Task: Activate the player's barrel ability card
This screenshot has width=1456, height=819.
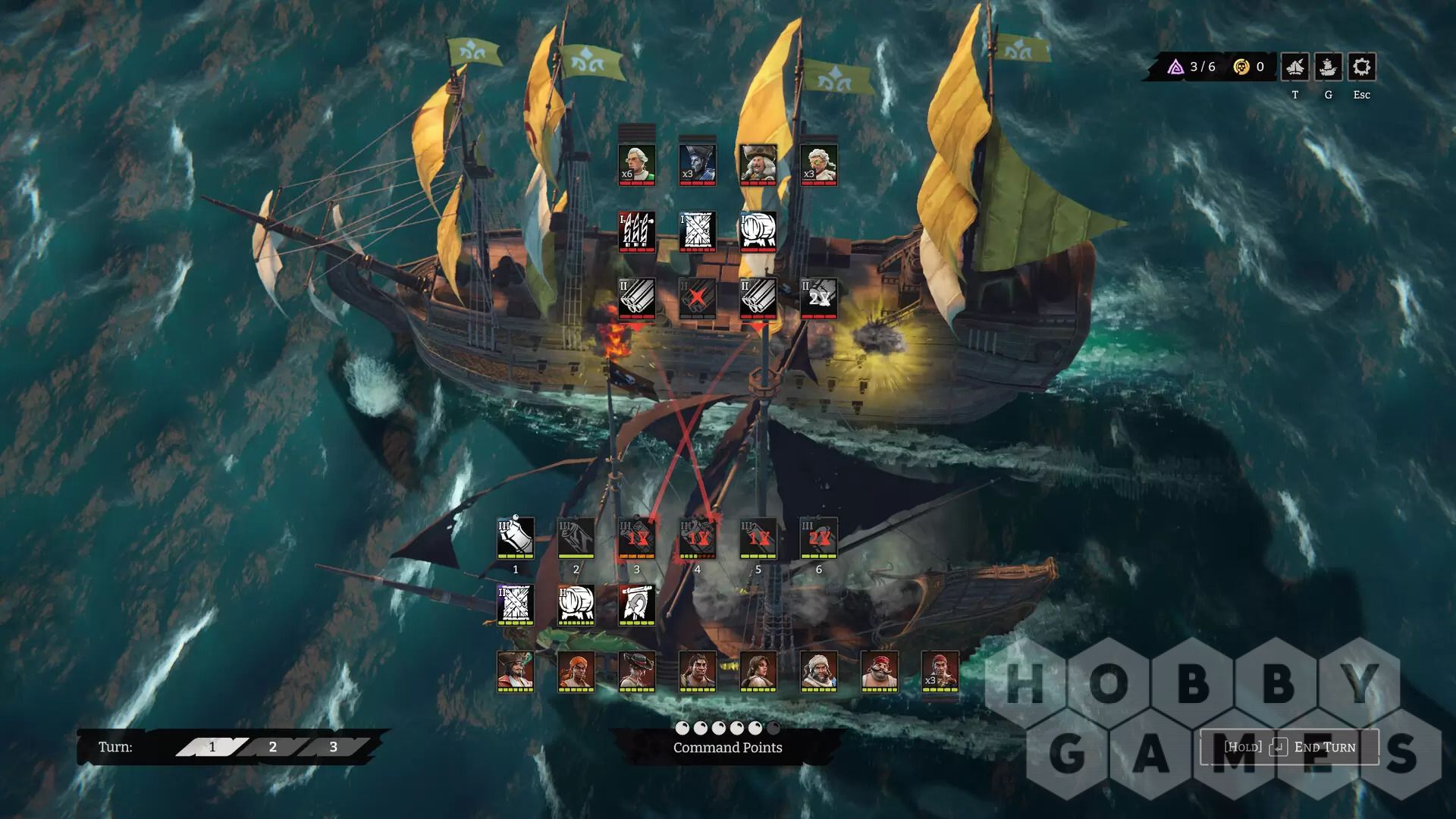Action: click(x=576, y=604)
